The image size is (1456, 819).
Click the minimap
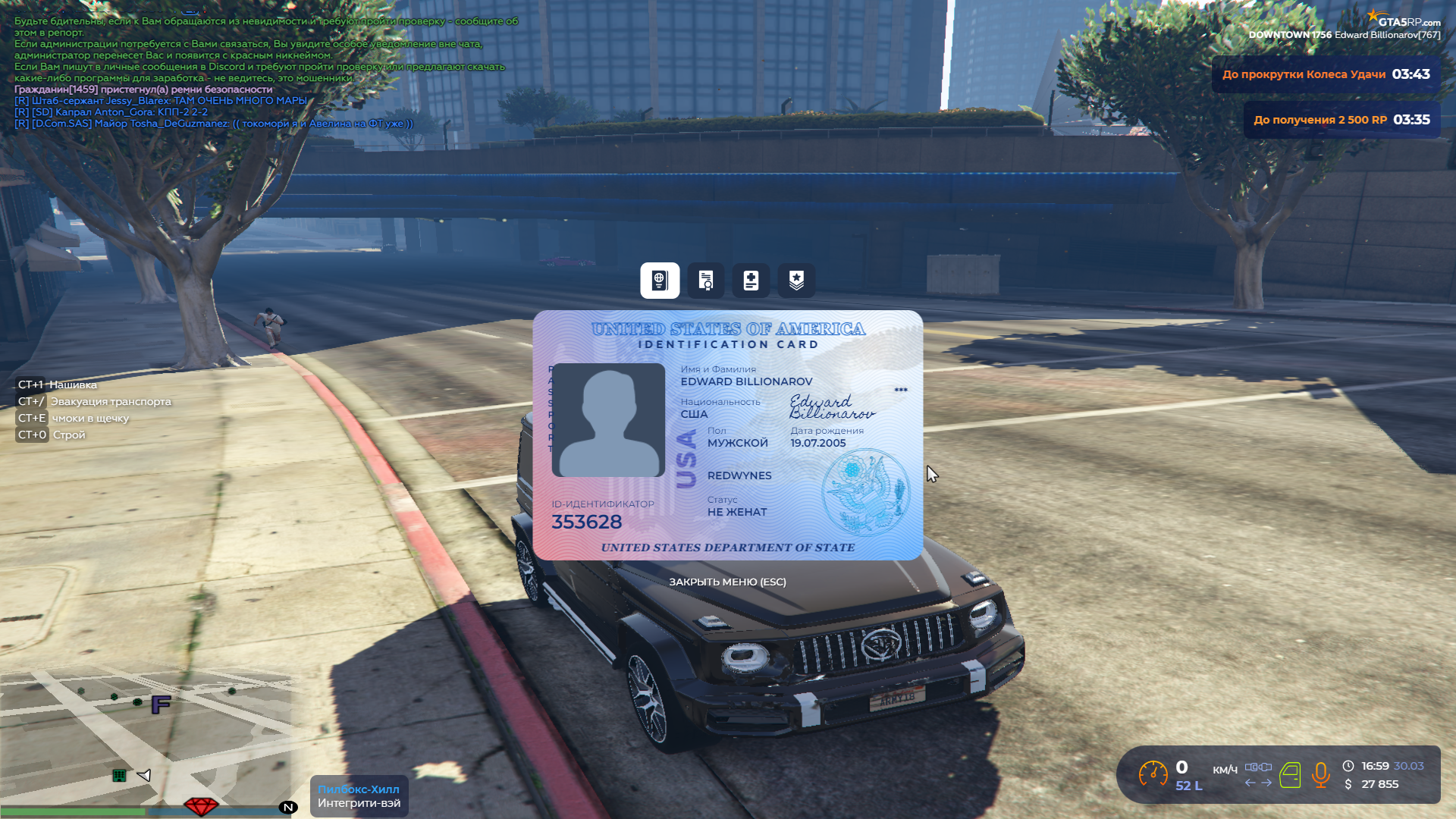148,736
